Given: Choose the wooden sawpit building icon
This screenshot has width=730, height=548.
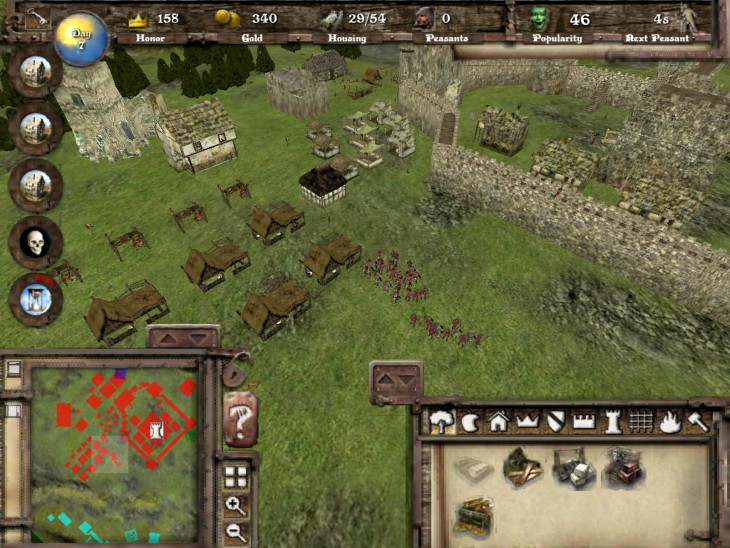Looking at the screenshot, I should (x=521, y=466).
